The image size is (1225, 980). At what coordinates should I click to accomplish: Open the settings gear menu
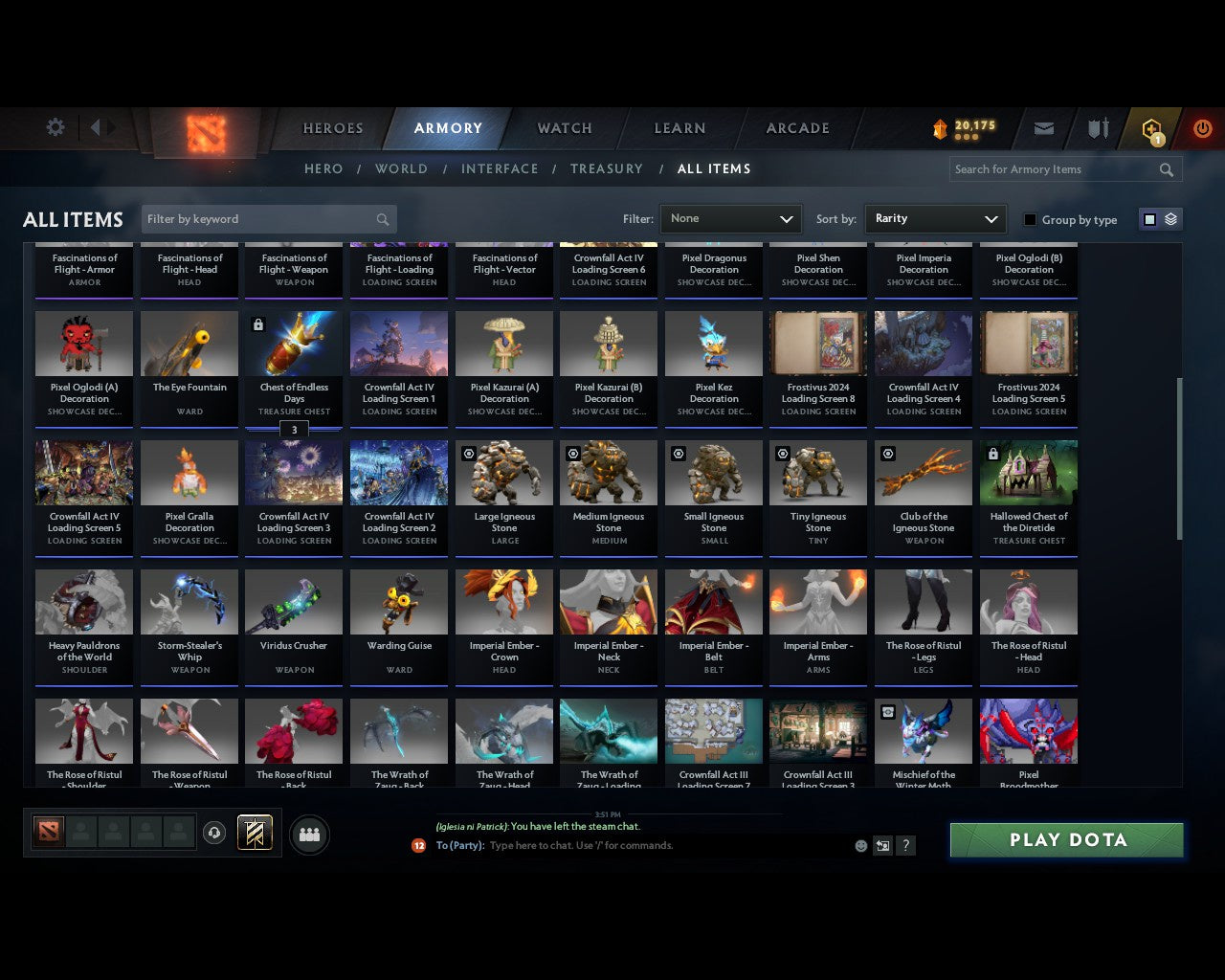[x=55, y=127]
